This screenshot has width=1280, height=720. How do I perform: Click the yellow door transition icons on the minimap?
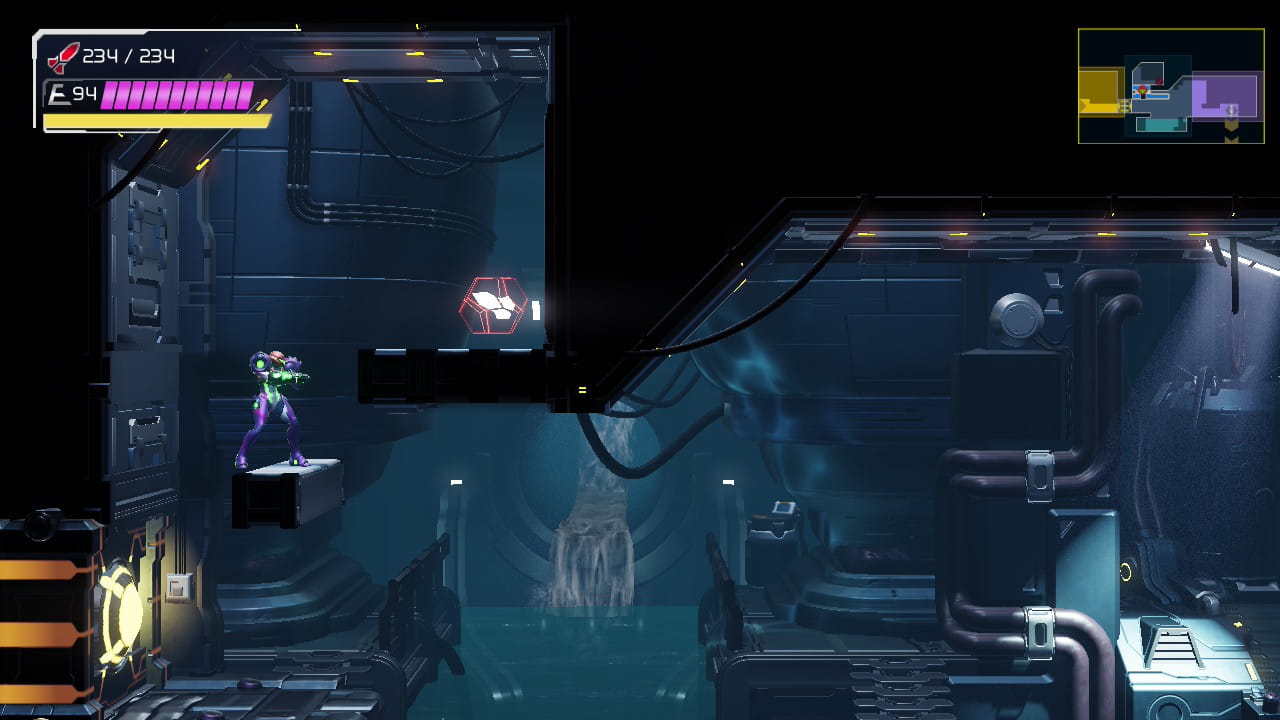click(x=1124, y=105)
